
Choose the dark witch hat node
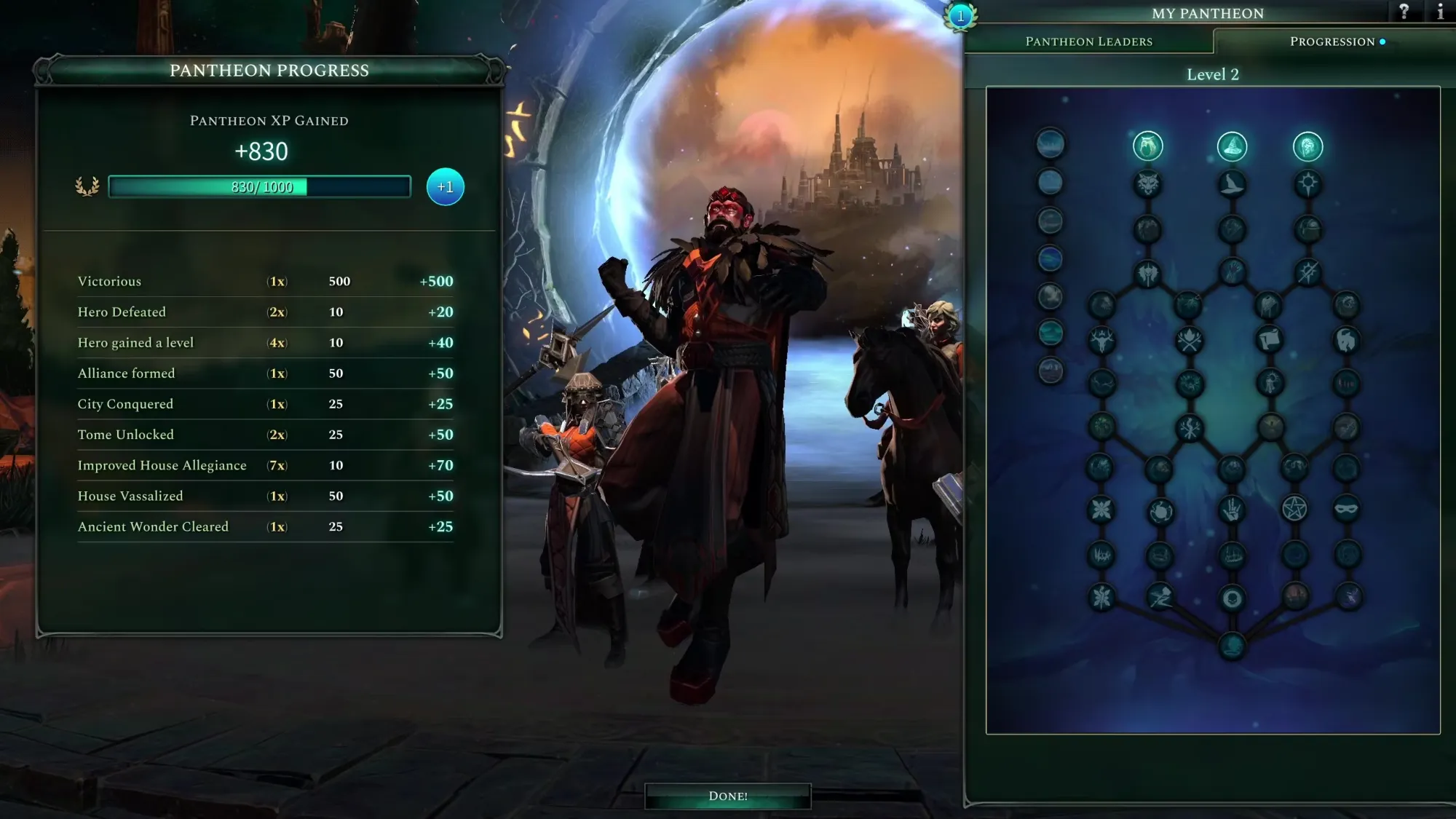click(x=1232, y=184)
